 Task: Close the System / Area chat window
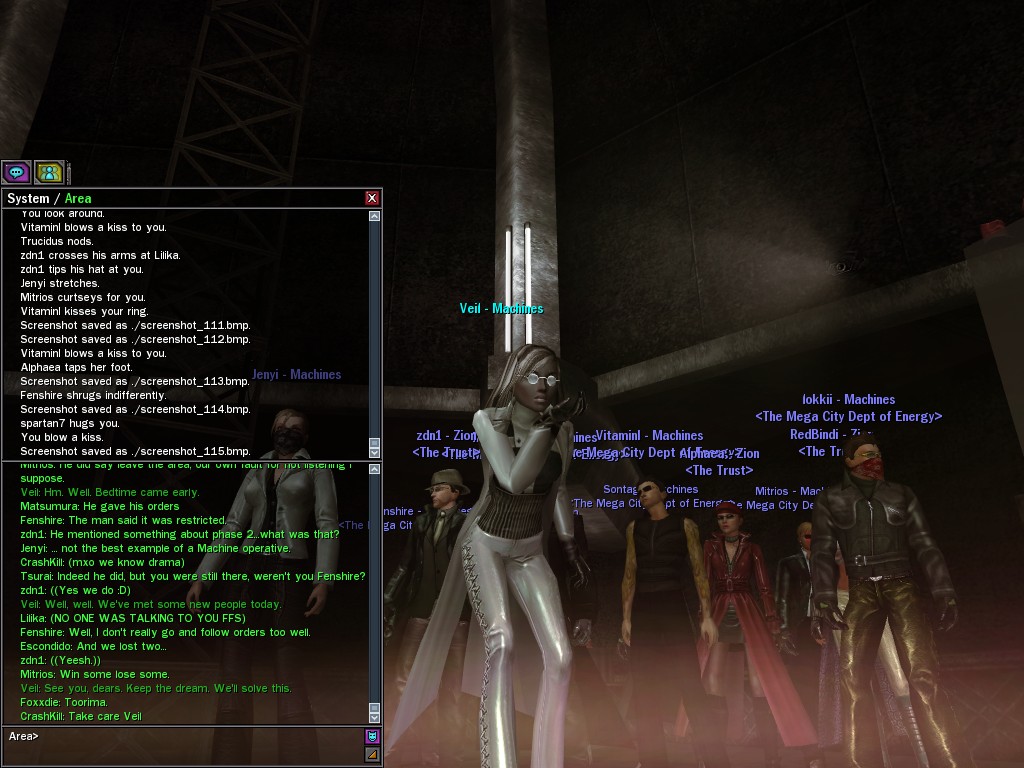point(372,198)
